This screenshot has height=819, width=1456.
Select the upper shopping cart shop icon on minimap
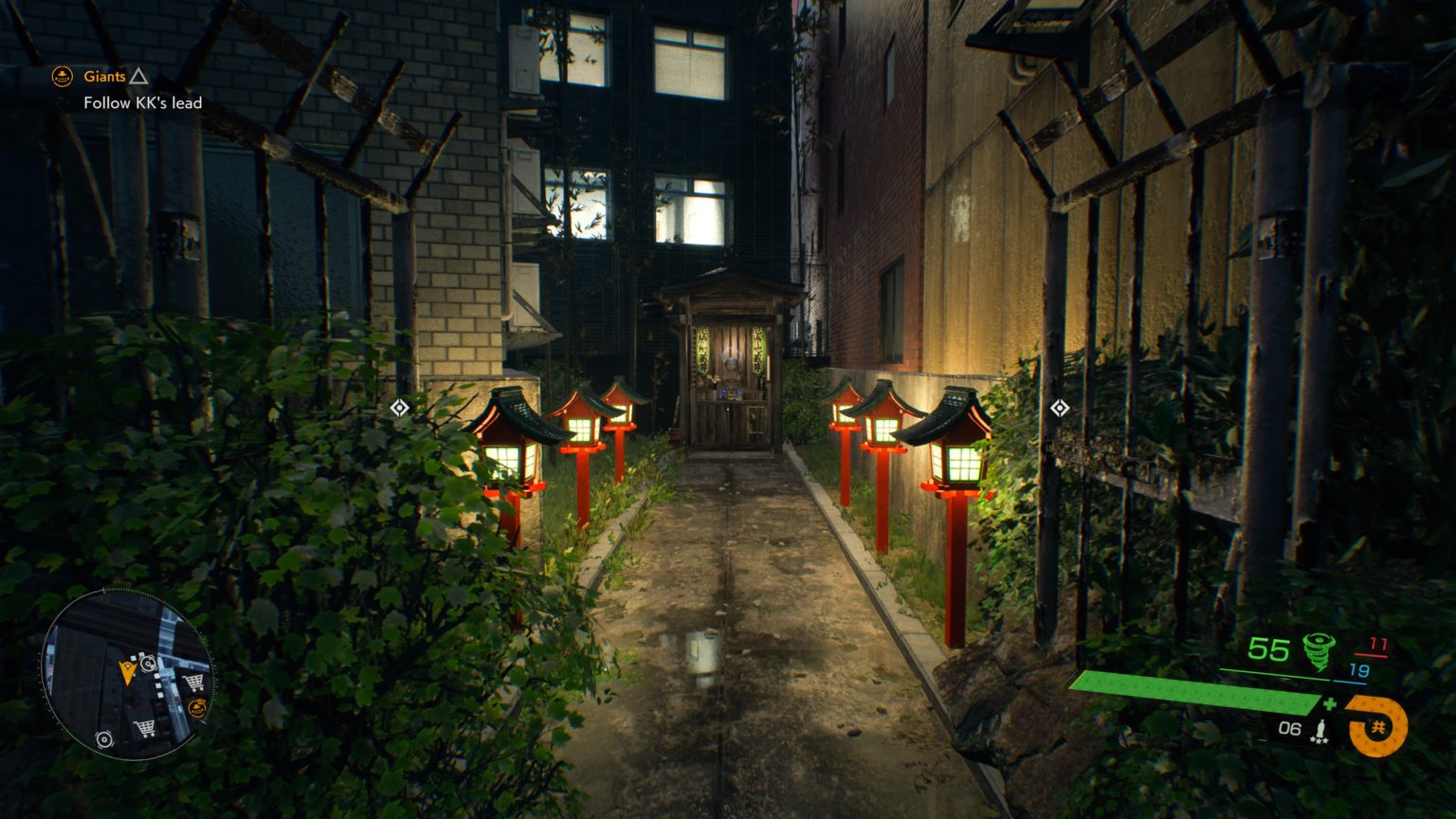coord(193,682)
